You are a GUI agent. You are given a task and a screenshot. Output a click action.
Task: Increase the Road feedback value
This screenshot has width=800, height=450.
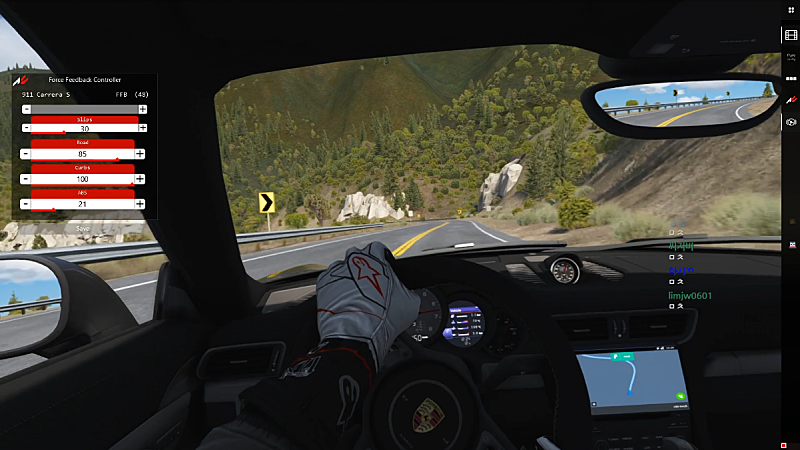click(140, 153)
